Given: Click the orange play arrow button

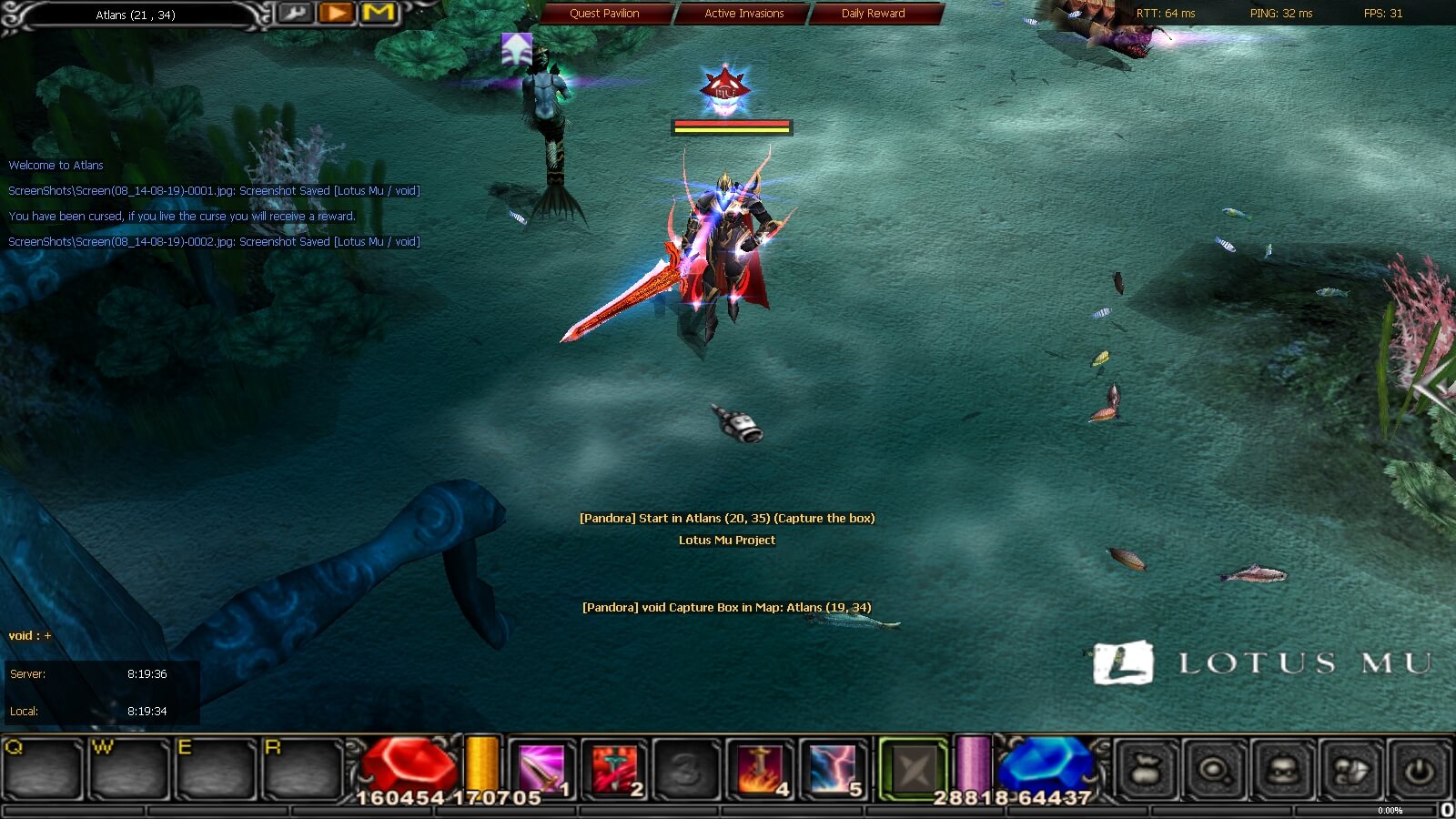Looking at the screenshot, I should coord(337,14).
